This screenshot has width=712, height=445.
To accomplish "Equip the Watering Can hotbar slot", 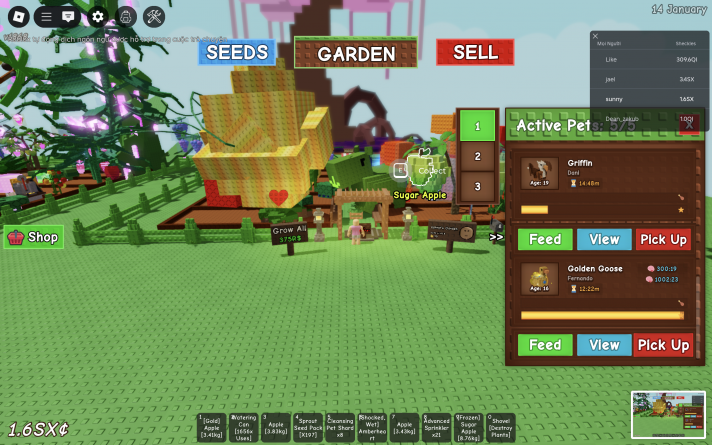I will (244, 428).
